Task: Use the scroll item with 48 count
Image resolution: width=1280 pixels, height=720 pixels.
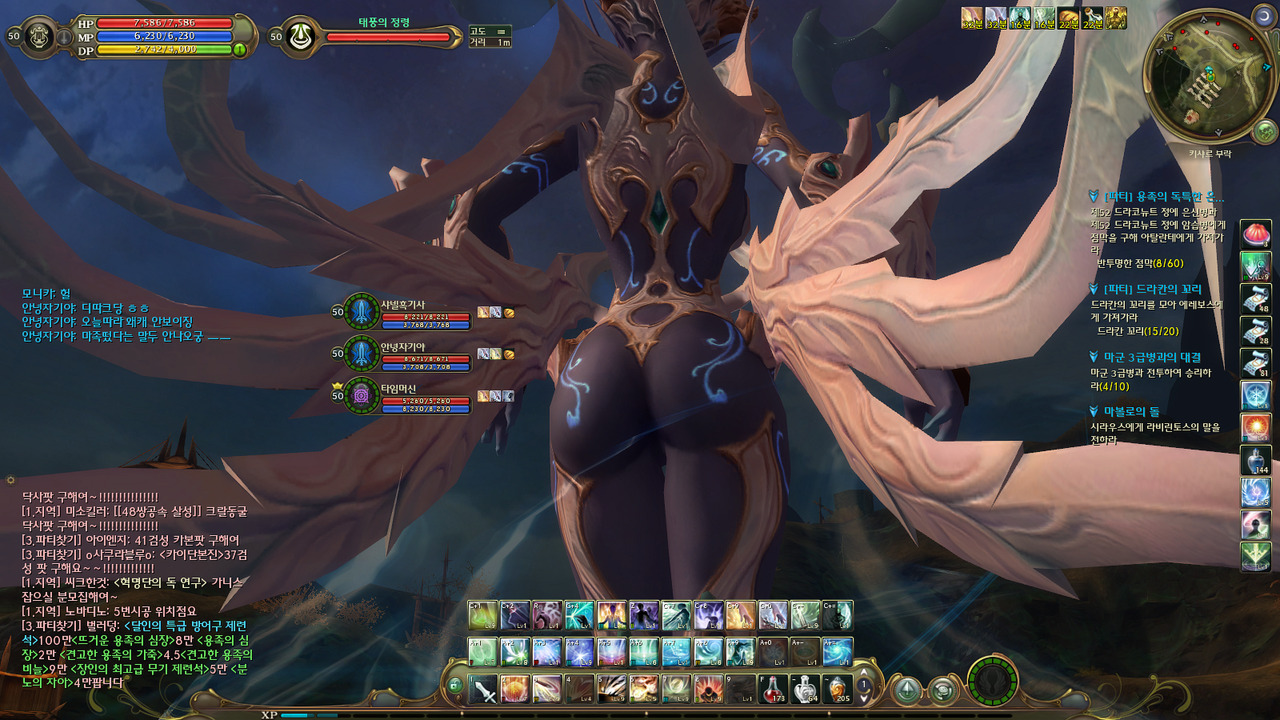Action: coord(1255,298)
